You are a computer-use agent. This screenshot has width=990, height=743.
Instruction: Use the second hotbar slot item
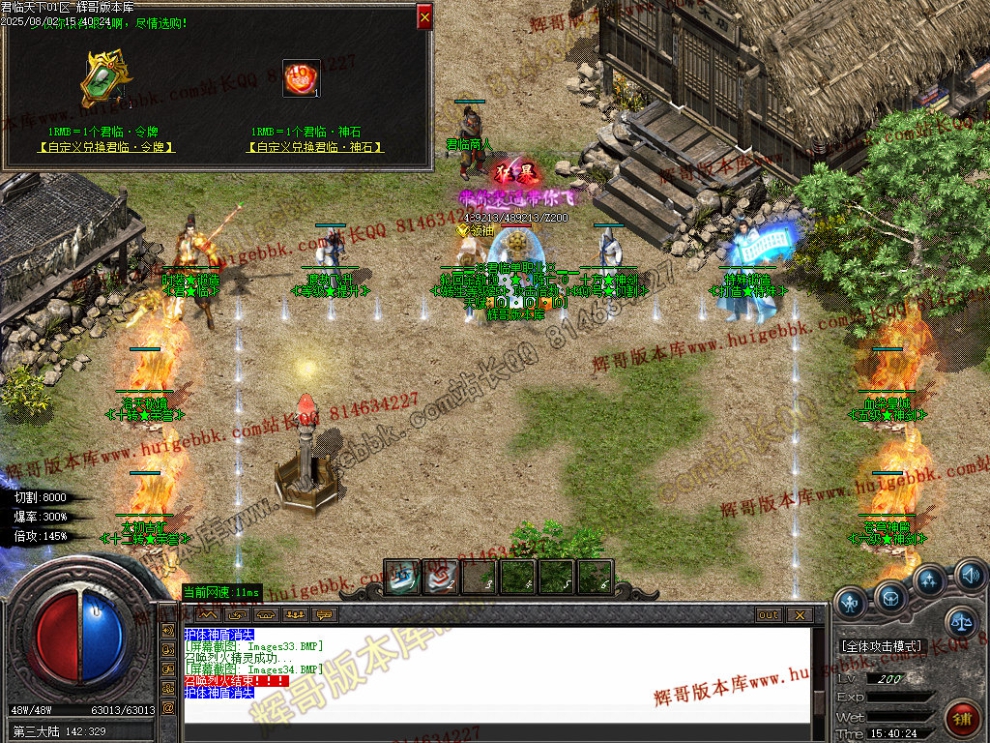click(438, 576)
